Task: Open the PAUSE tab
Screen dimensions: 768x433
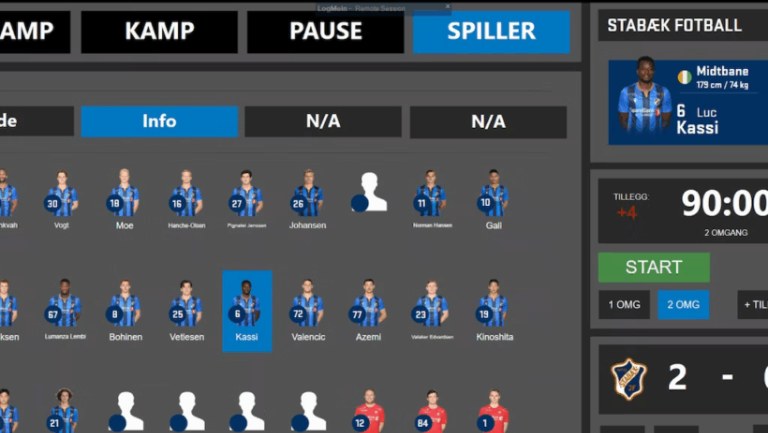Action: (x=325, y=32)
